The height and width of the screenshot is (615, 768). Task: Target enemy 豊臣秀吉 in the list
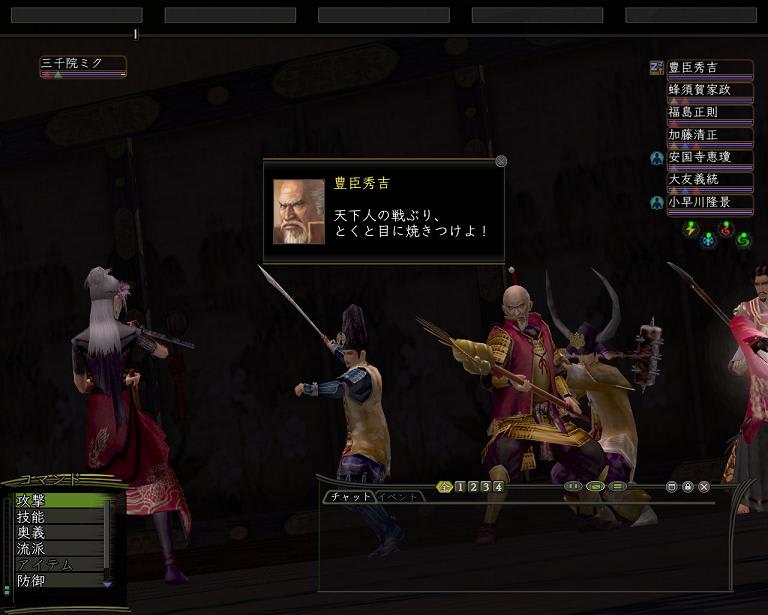pos(709,68)
